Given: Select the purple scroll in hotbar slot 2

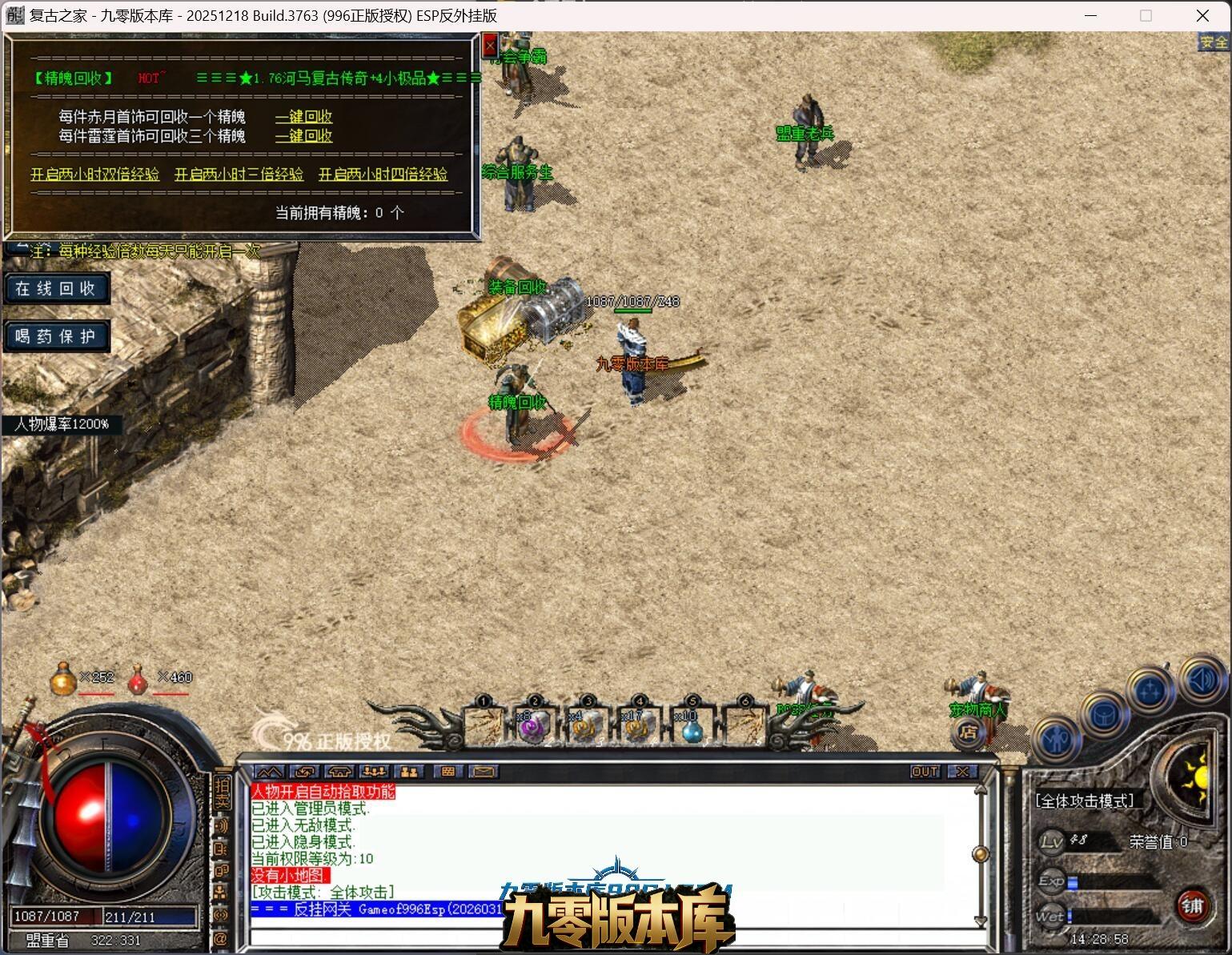Looking at the screenshot, I should (532, 727).
